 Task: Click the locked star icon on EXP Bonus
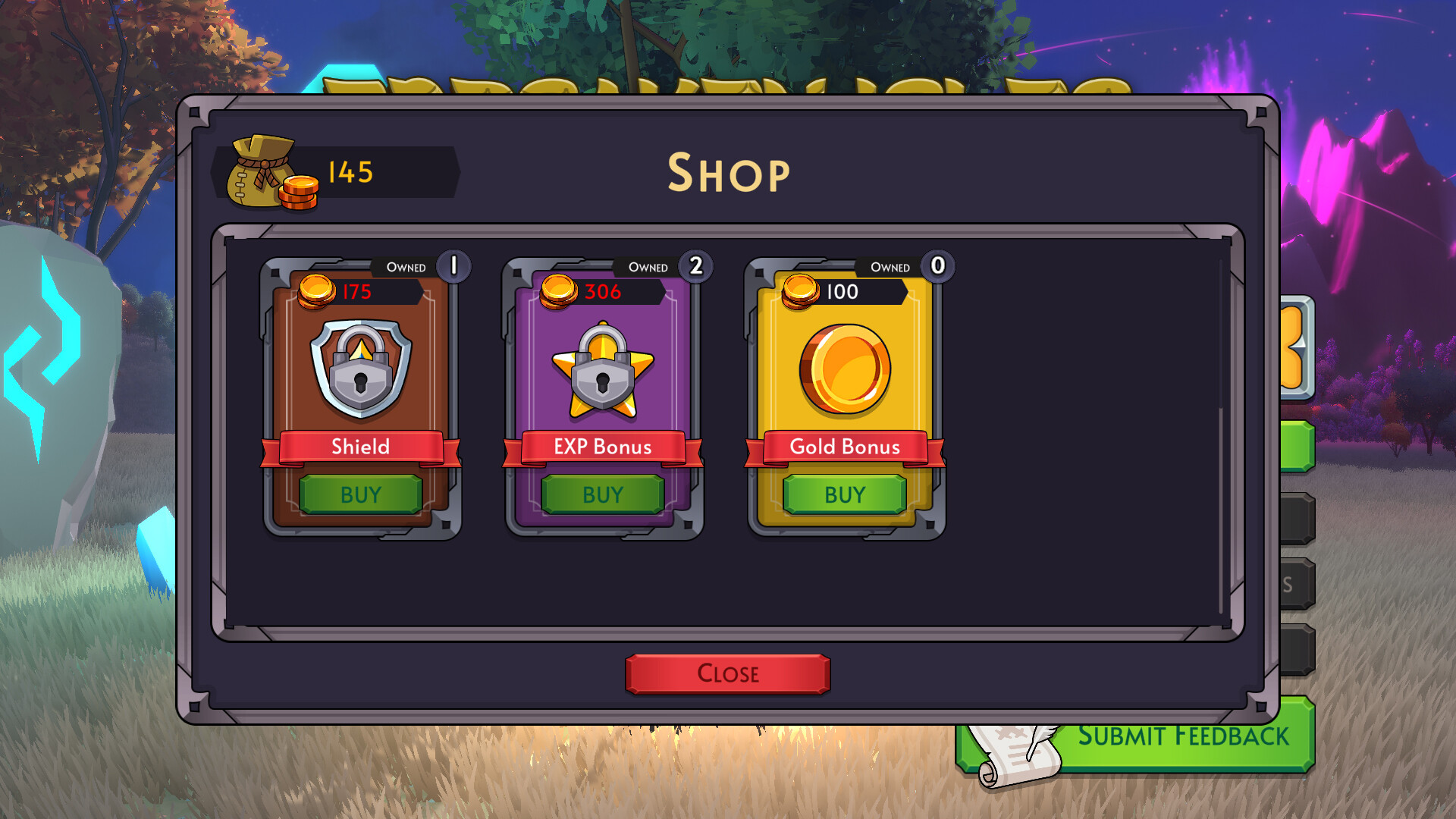[601, 369]
